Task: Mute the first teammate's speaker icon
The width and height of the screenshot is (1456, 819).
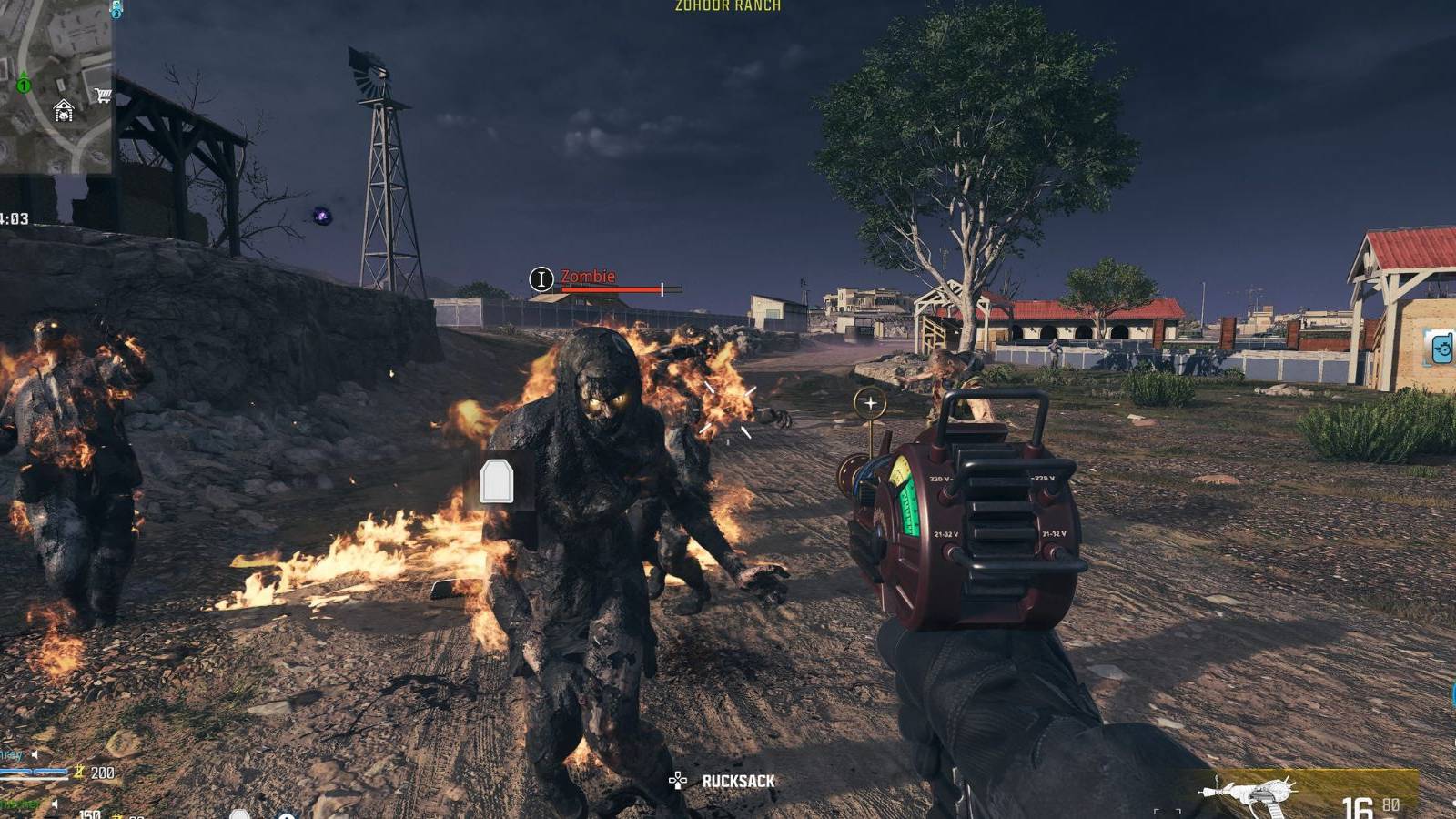Action: point(35,755)
